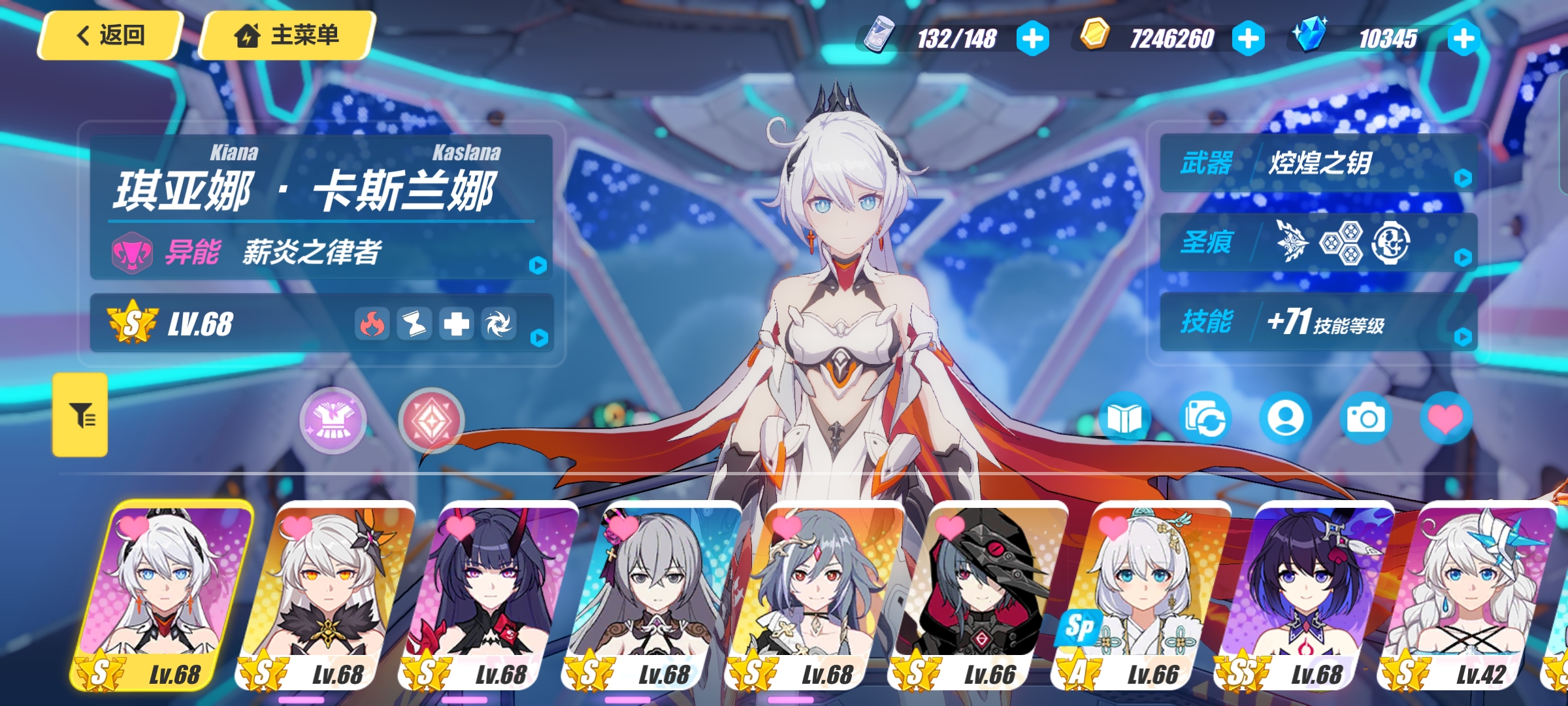The image size is (1568, 706).
Task: Add stamina with the plus button
Action: [1032, 39]
